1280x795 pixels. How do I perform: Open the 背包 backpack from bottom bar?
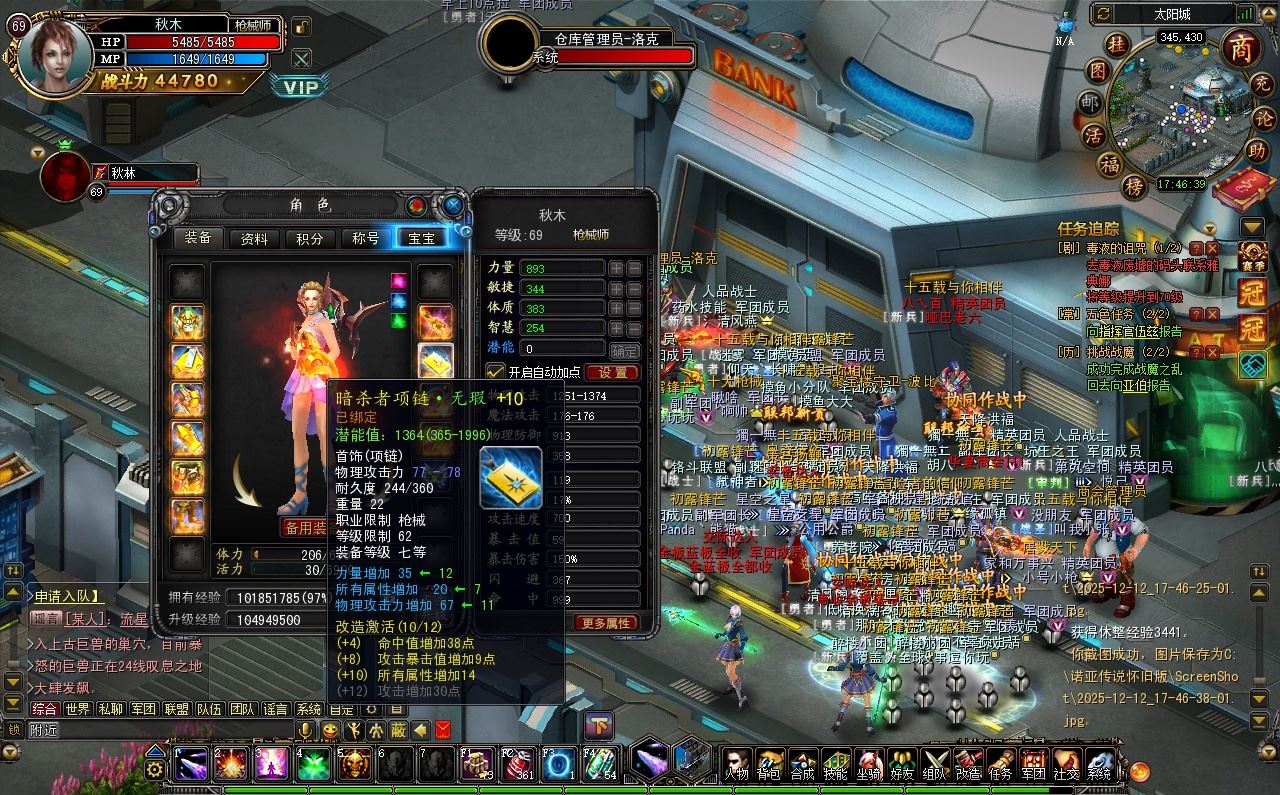[768, 765]
